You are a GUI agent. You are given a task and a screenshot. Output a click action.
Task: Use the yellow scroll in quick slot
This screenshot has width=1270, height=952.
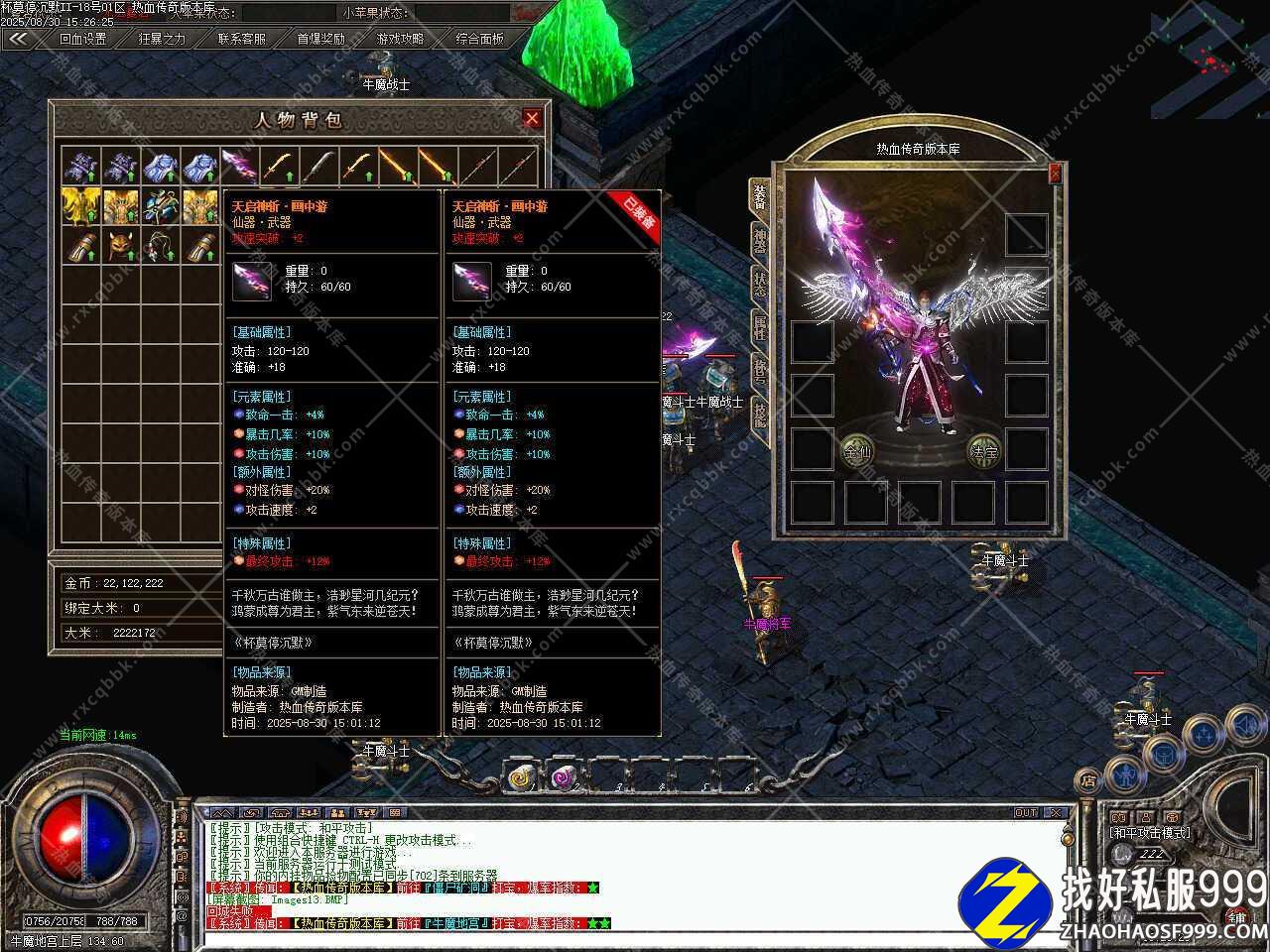[522, 777]
